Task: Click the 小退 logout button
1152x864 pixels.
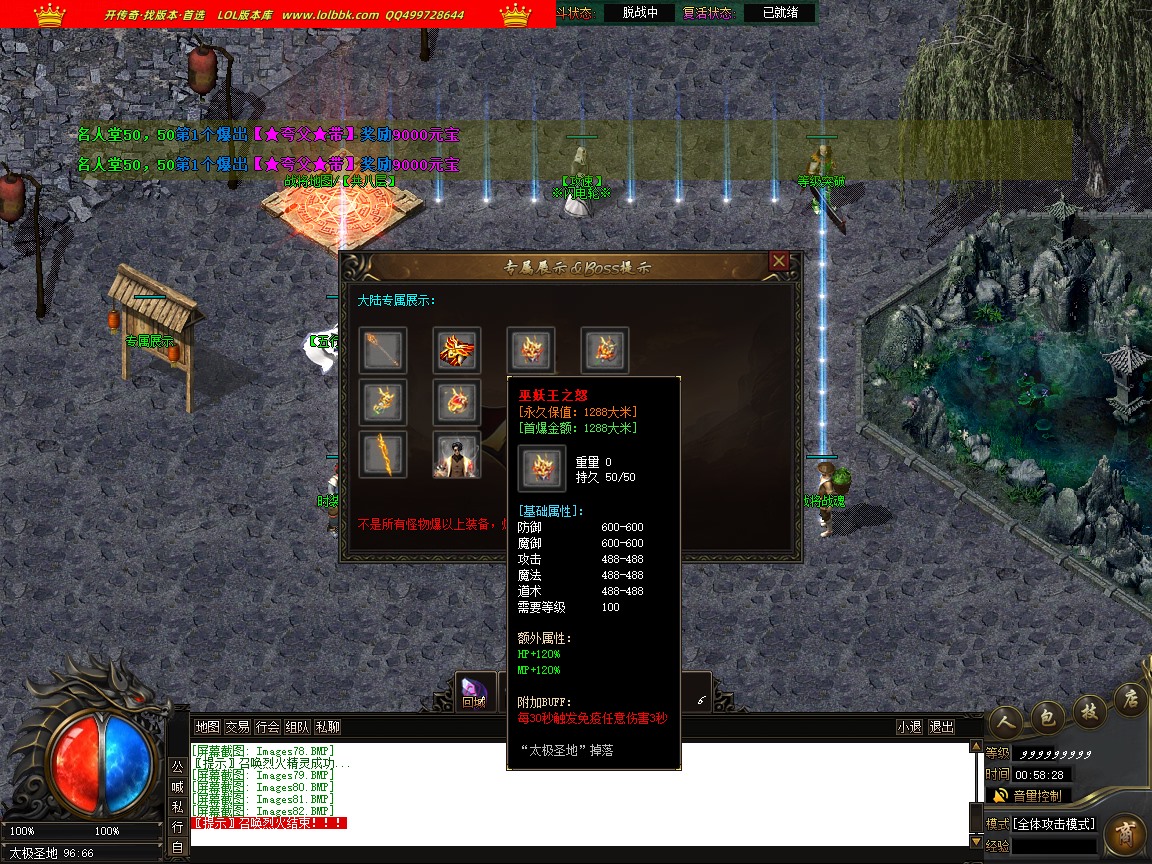Action: click(x=909, y=727)
